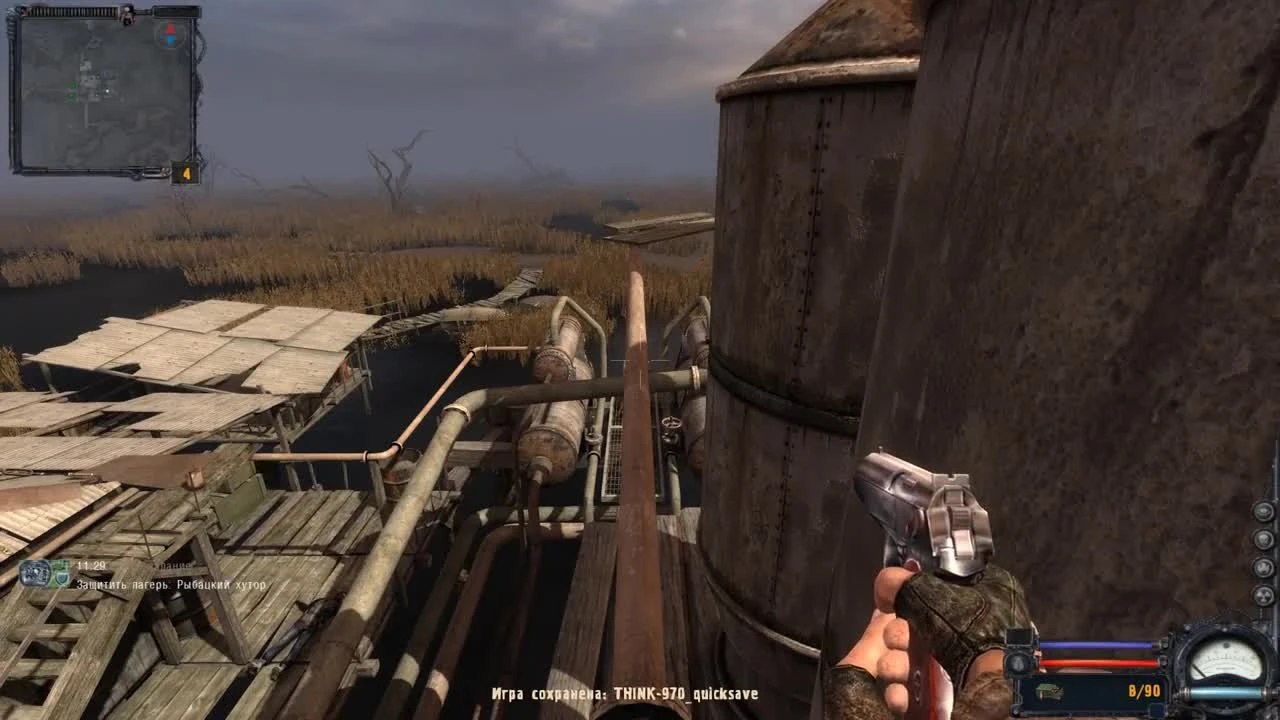Click the ammo counter showing 8/90
Screen dimensions: 1280x720
click(1144, 690)
